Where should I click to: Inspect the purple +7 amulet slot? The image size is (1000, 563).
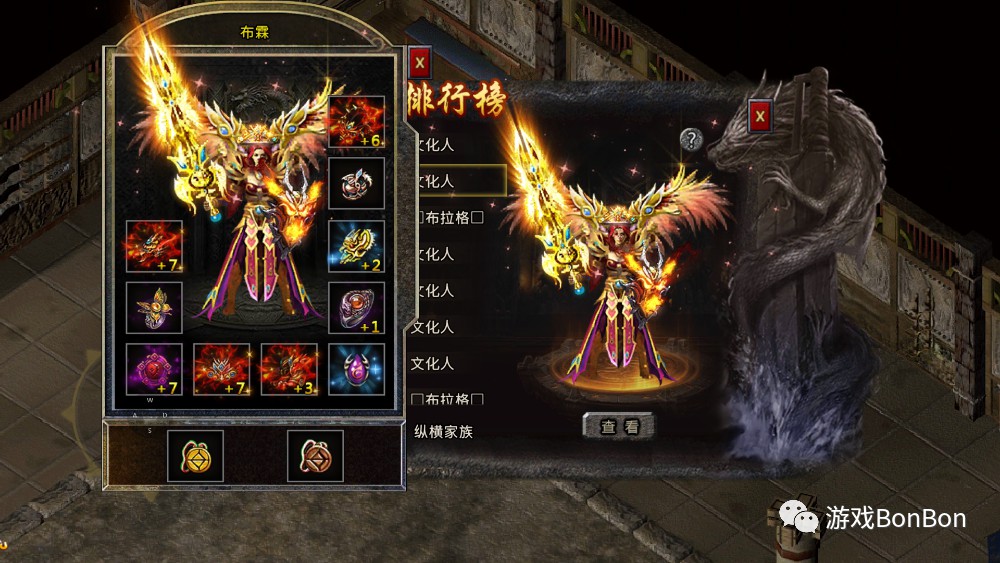(x=154, y=369)
